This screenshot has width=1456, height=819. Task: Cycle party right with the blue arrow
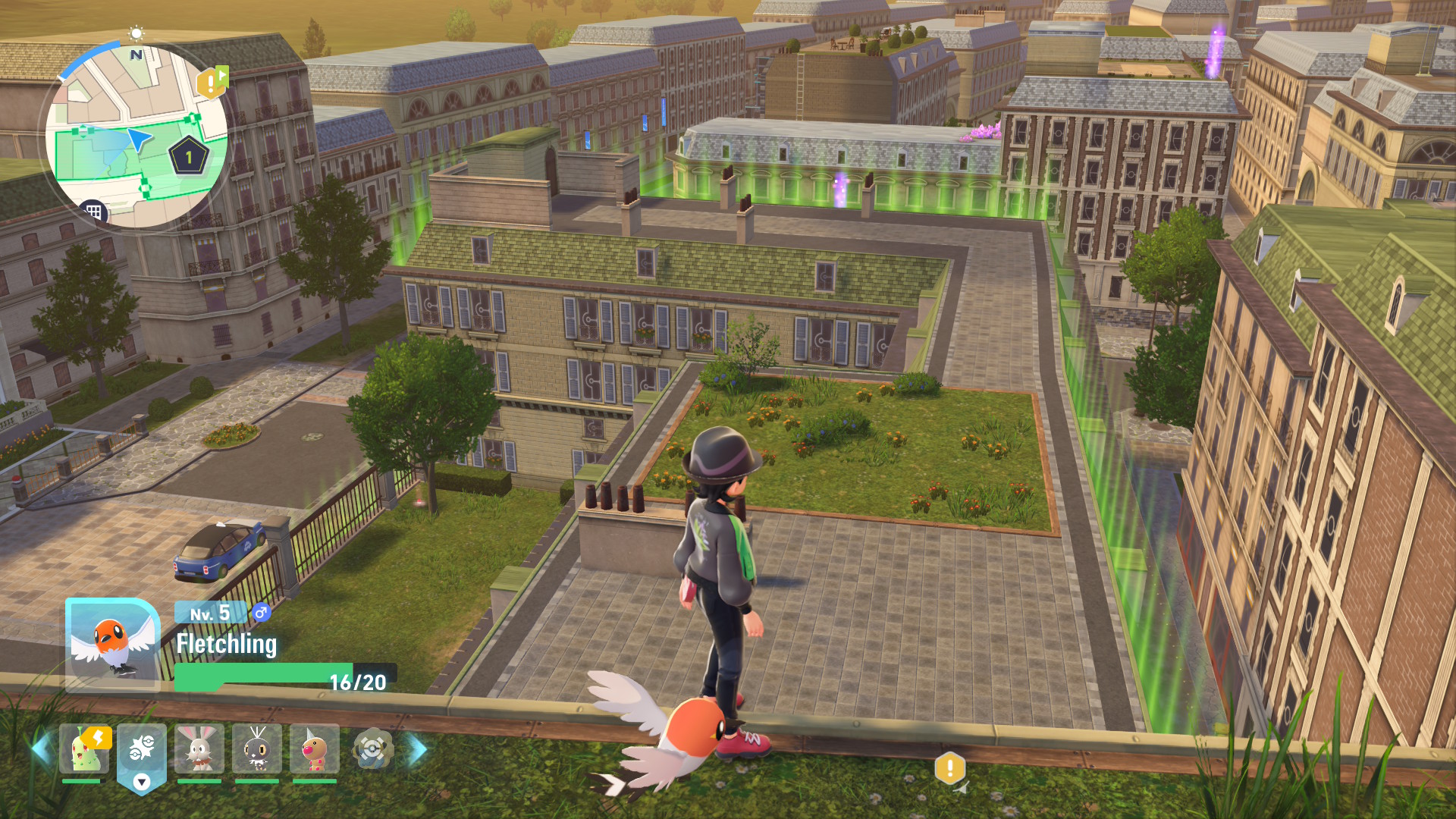point(417,749)
